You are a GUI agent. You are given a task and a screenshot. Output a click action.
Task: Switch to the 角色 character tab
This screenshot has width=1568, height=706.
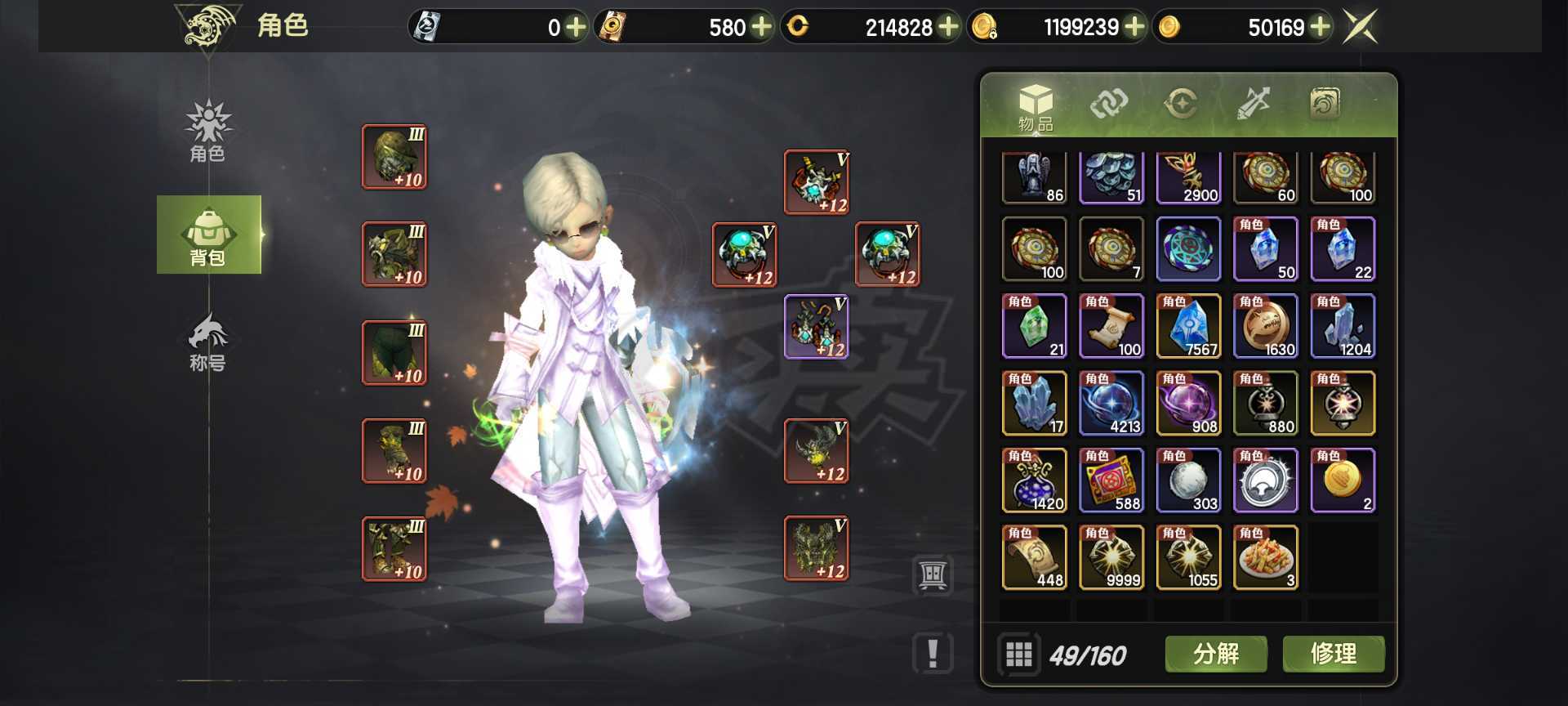(208, 132)
